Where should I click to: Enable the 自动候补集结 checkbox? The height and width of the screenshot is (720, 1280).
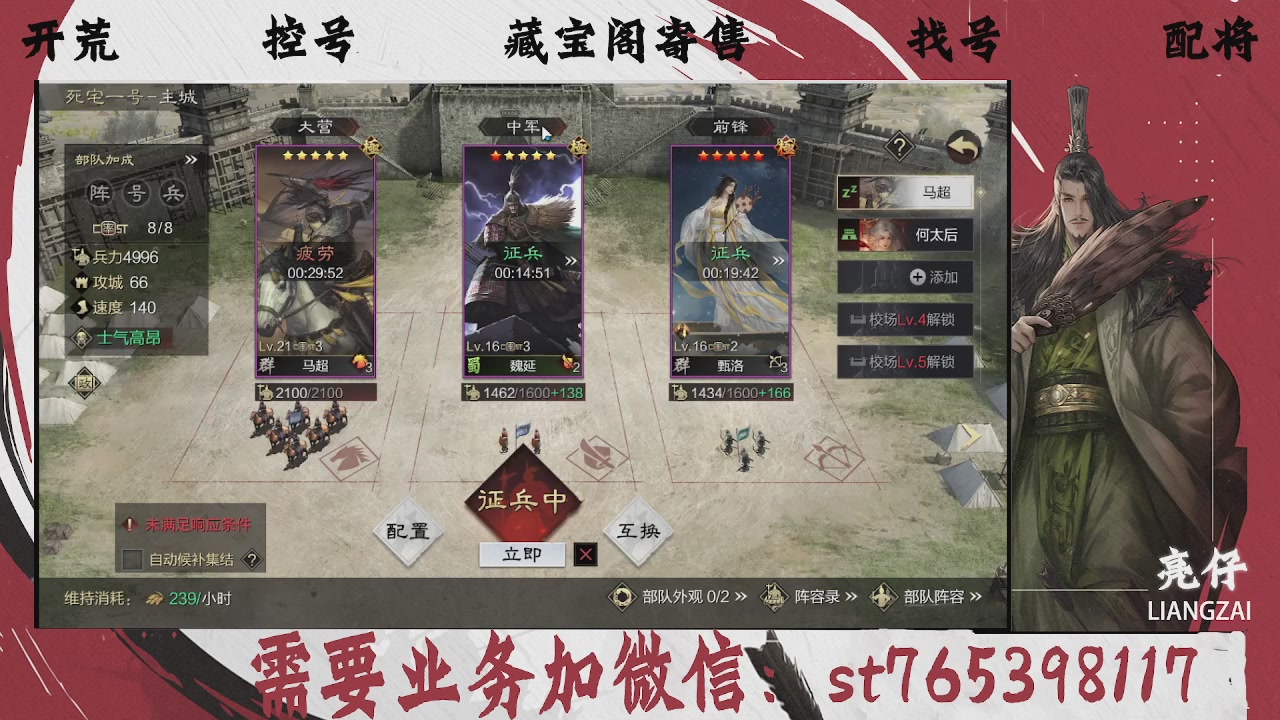[x=130, y=560]
